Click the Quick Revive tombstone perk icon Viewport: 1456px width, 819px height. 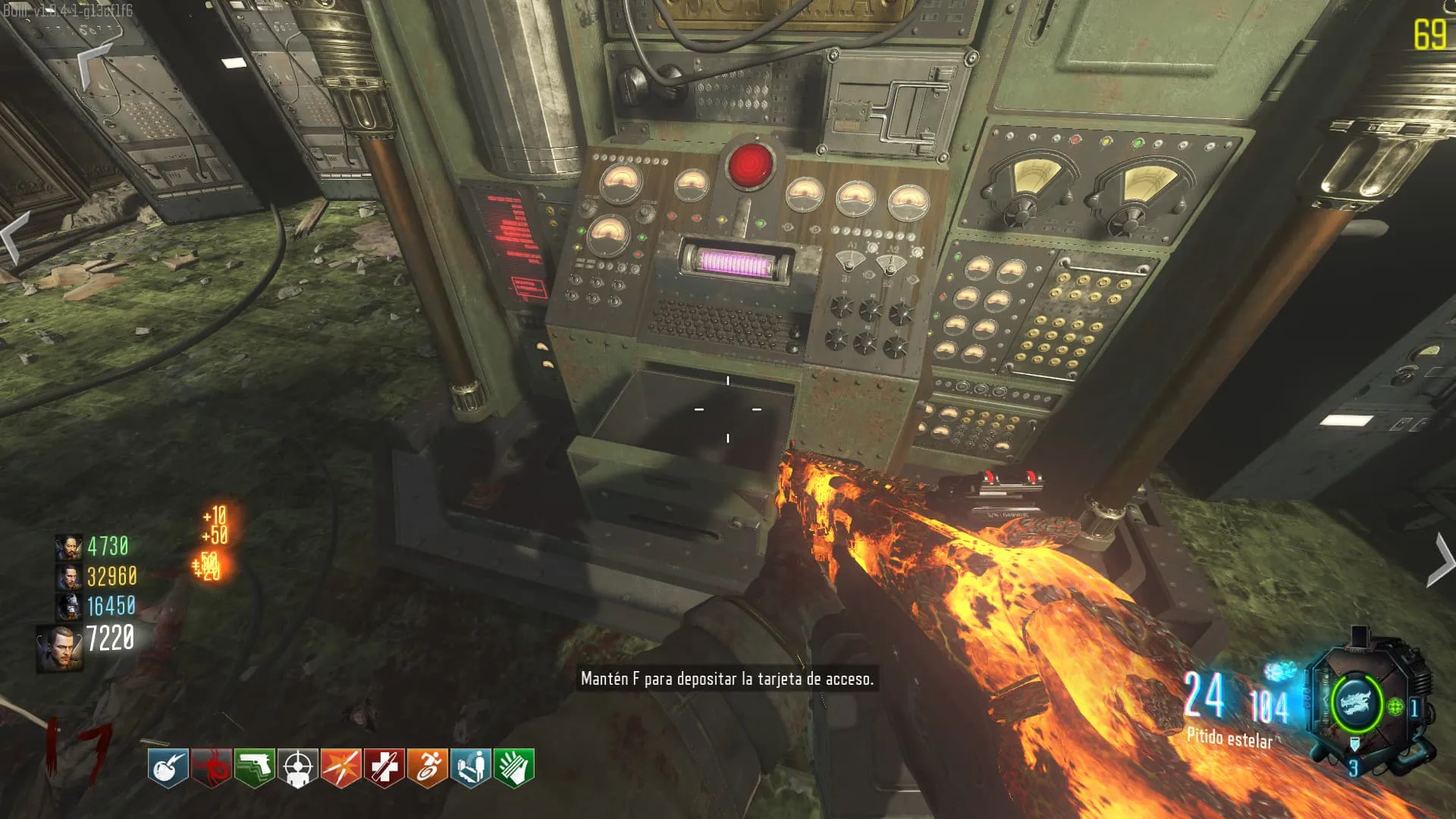(x=470, y=767)
